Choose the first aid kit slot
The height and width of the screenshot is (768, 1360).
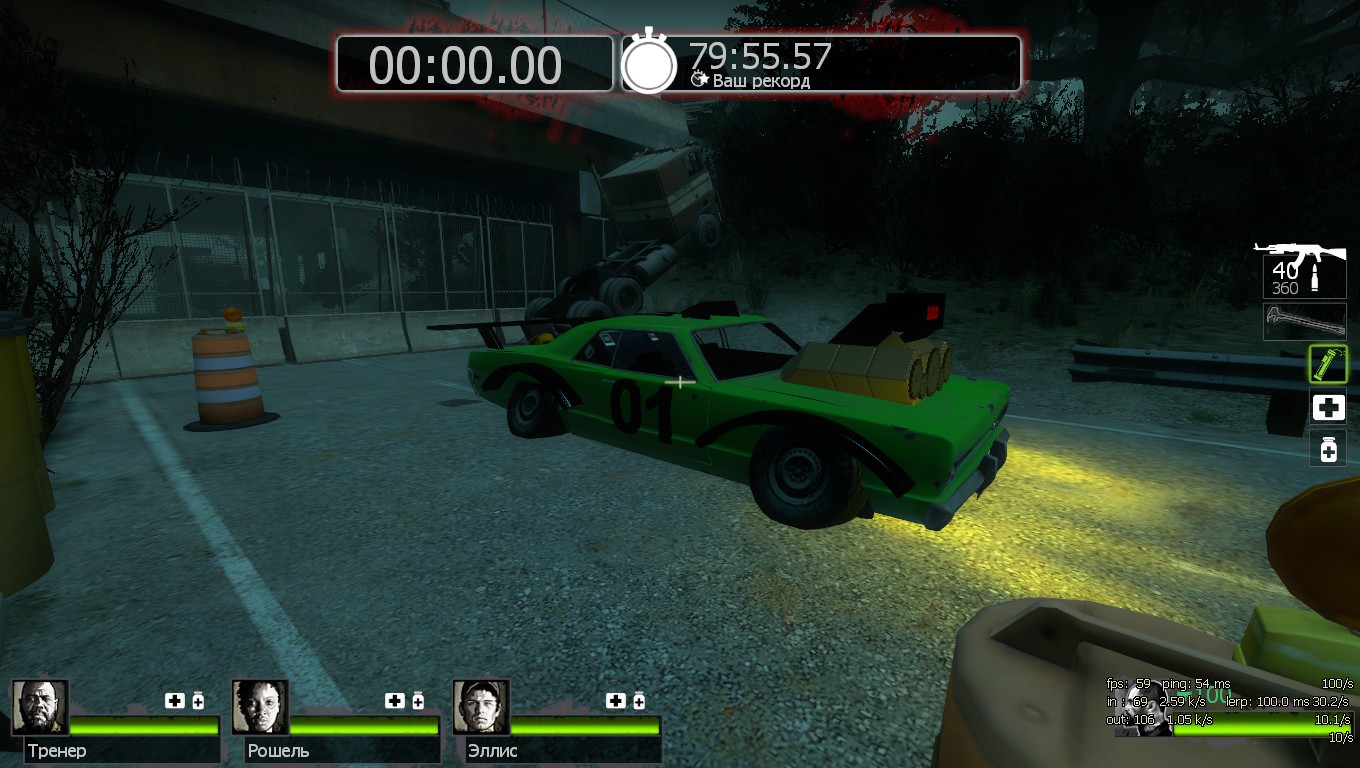coord(1328,407)
